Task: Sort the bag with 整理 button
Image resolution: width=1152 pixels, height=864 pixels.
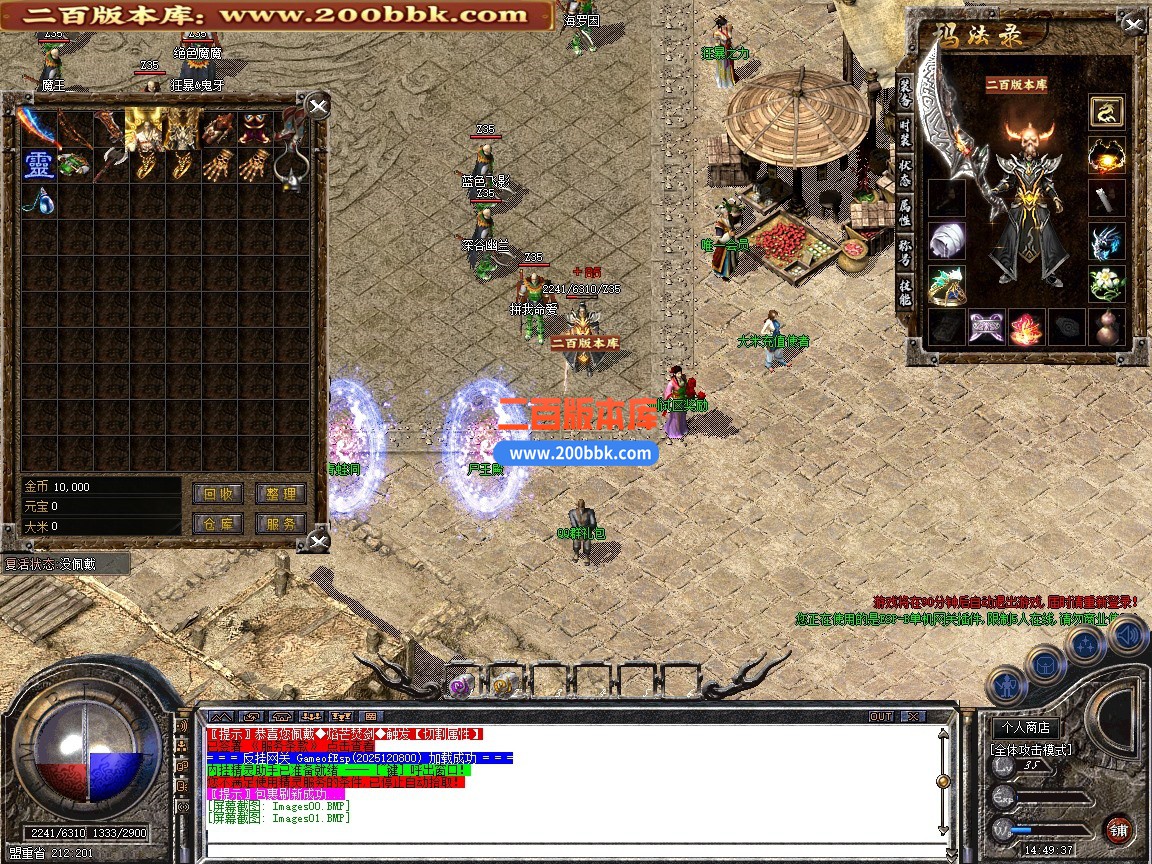Action: pyautogui.click(x=280, y=493)
